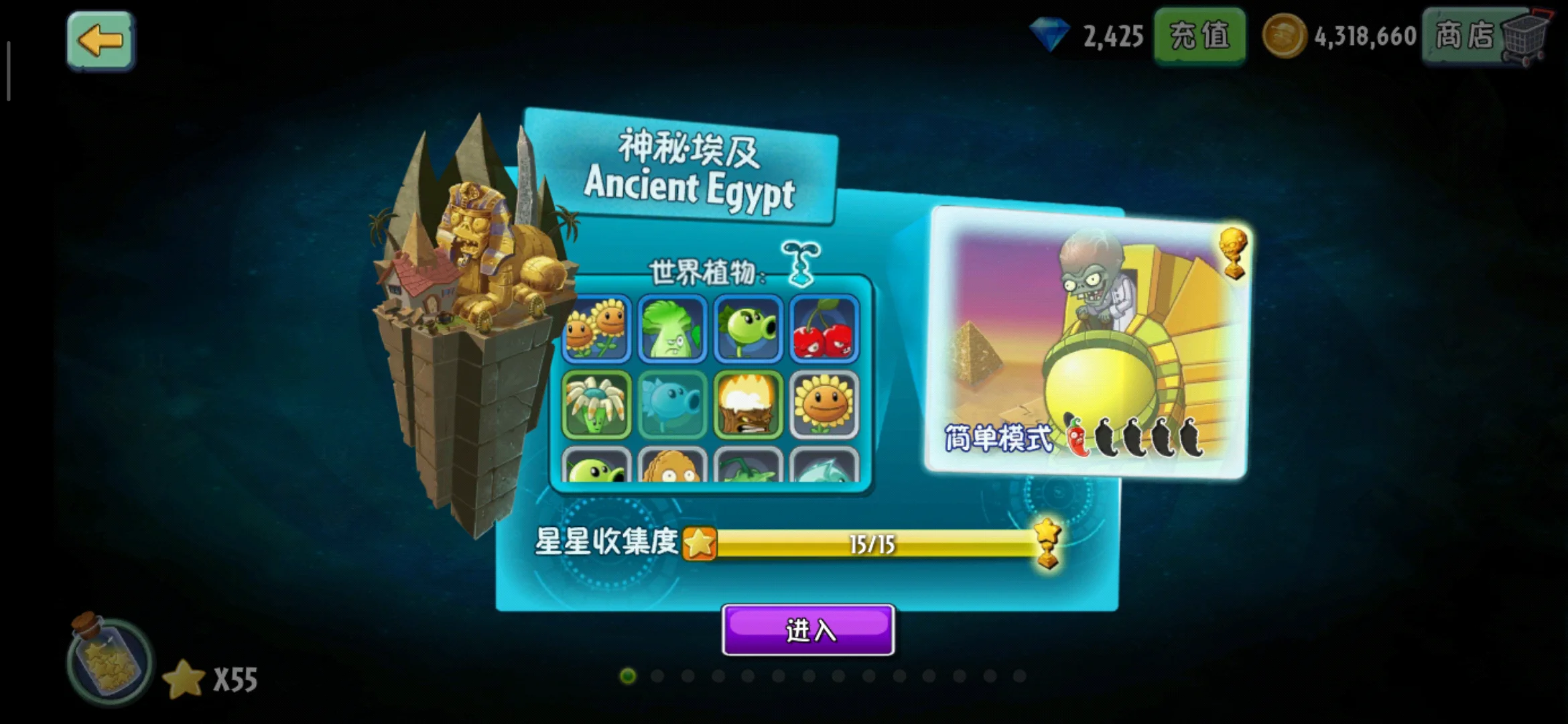Image resolution: width=1568 pixels, height=724 pixels.
Task: Open the 商店 shop with cart
Action: (x=1486, y=36)
